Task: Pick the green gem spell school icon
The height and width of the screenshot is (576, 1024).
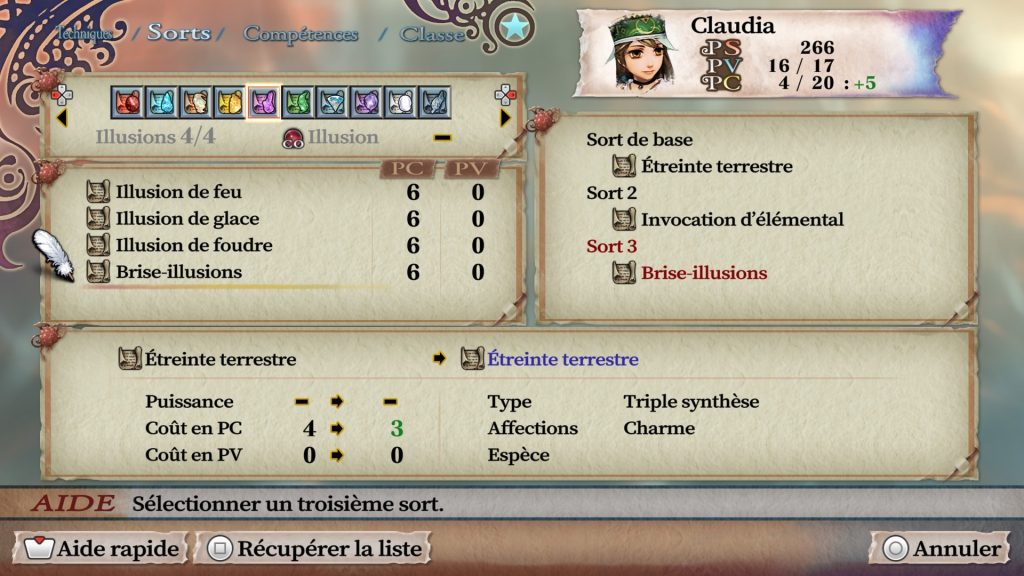Action: click(297, 101)
